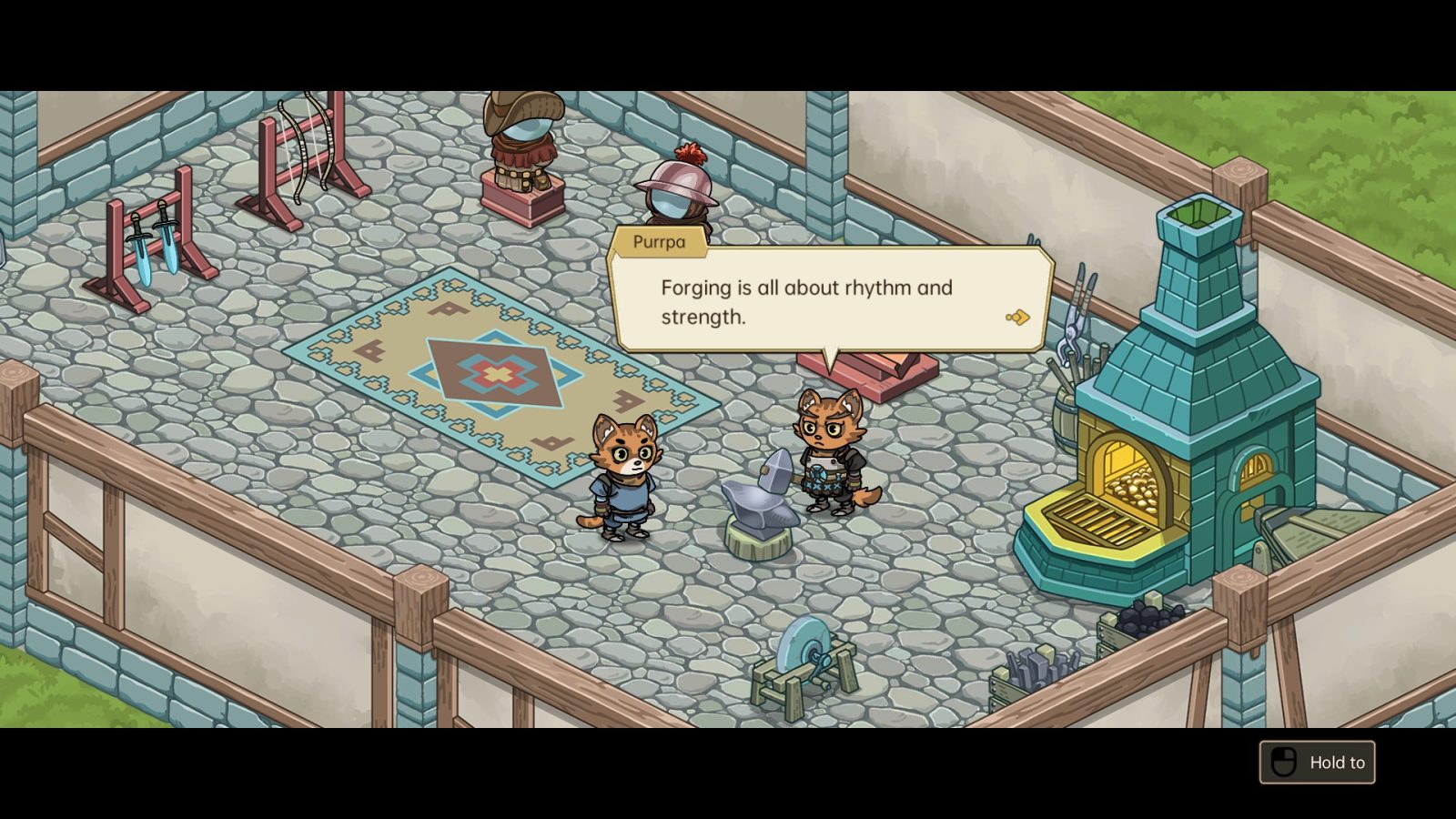
Task: Click the yellow advance-dialogue arrow icon
Action: [x=1016, y=315]
